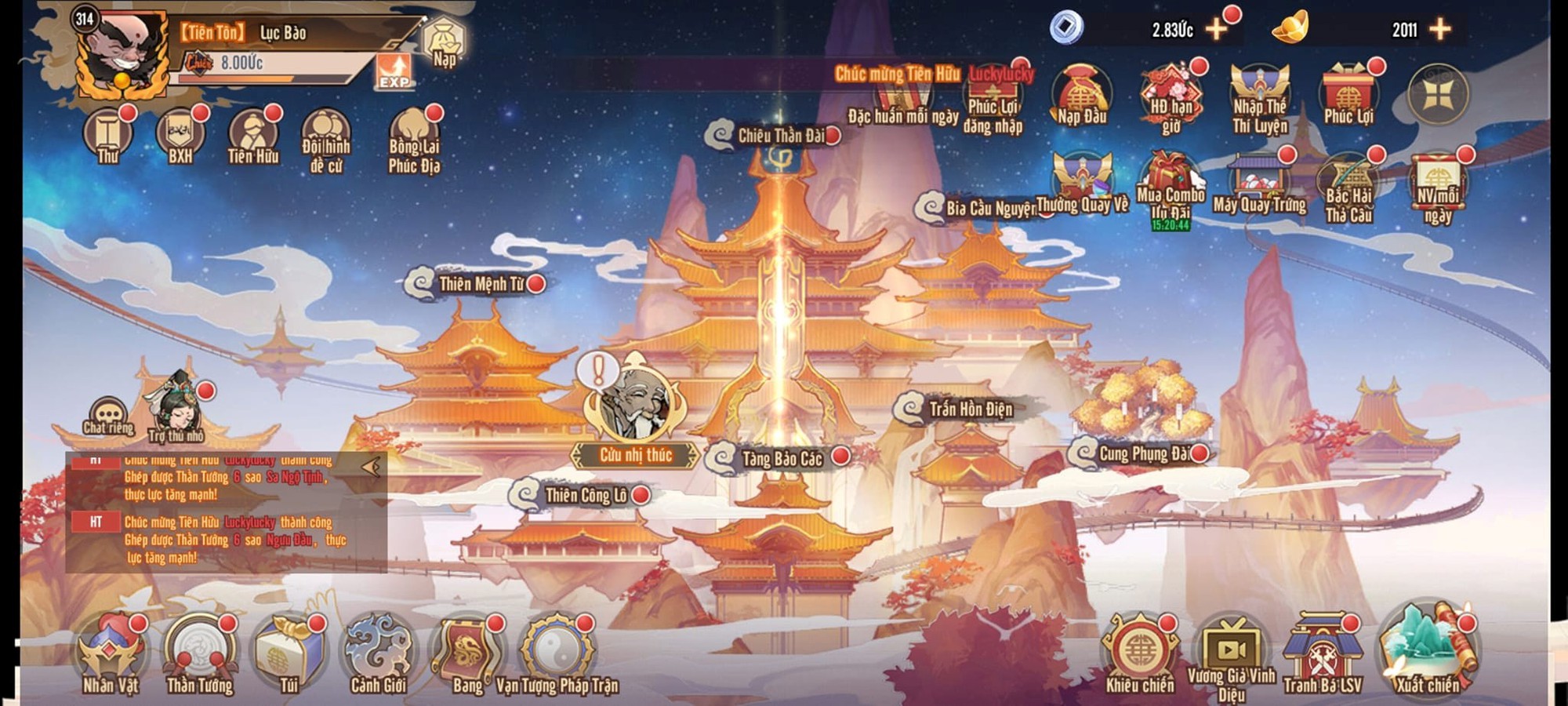This screenshot has height=706, width=1568.
Task: Collapse the chat log panel arrow
Action: pyautogui.click(x=372, y=468)
